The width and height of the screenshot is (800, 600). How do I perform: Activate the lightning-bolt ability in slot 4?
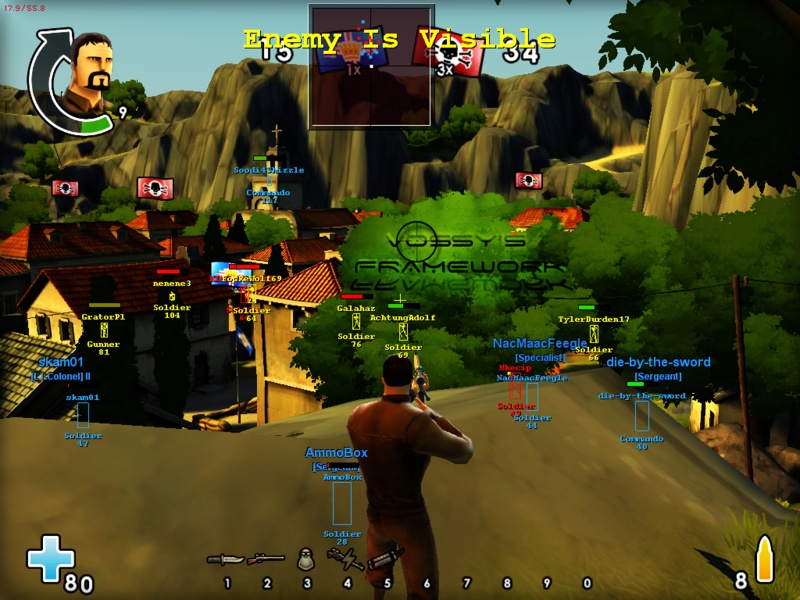[x=346, y=558]
